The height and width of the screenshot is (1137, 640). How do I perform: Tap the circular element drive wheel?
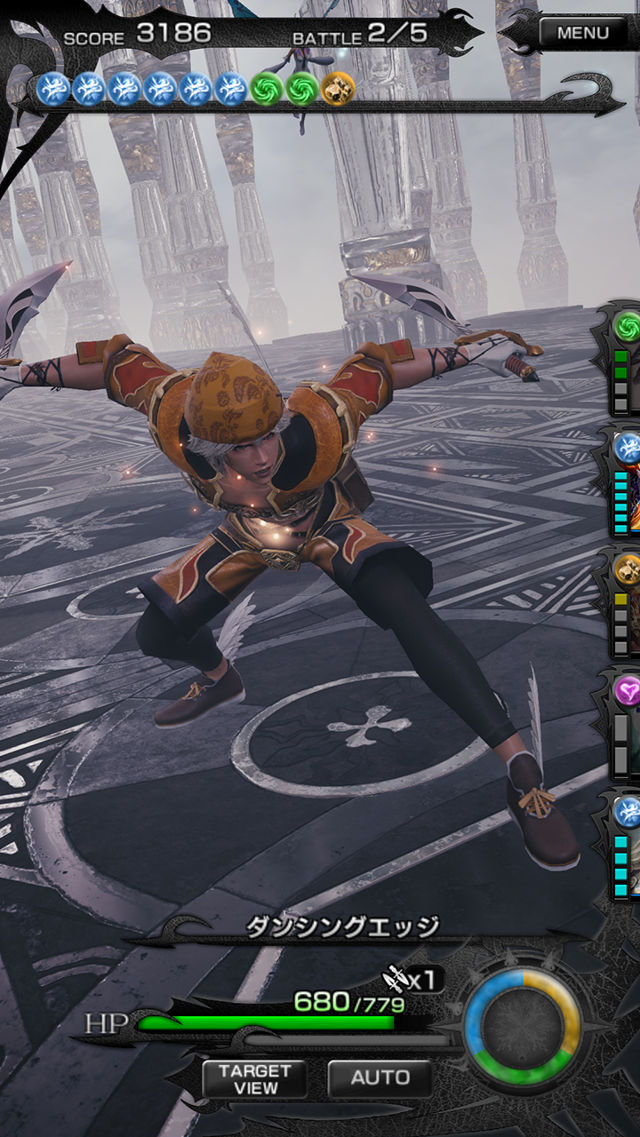[x=522, y=1026]
